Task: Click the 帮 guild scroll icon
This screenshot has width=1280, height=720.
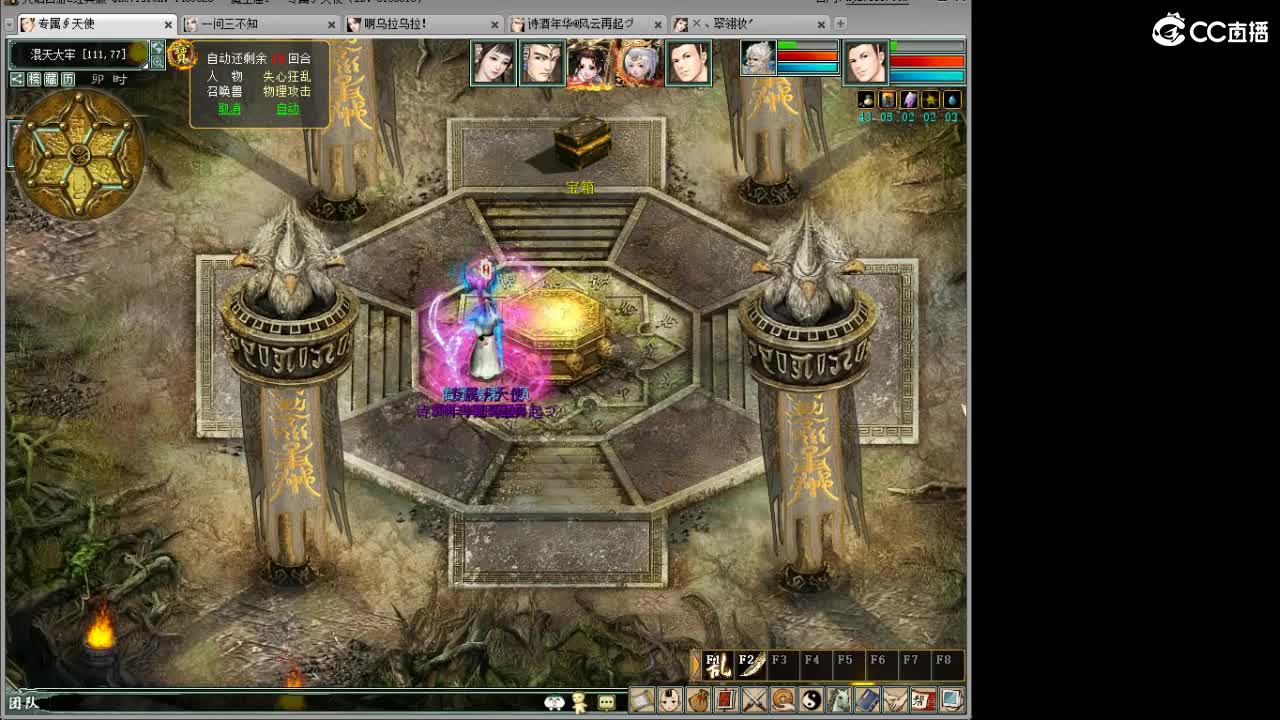Action: click(924, 698)
